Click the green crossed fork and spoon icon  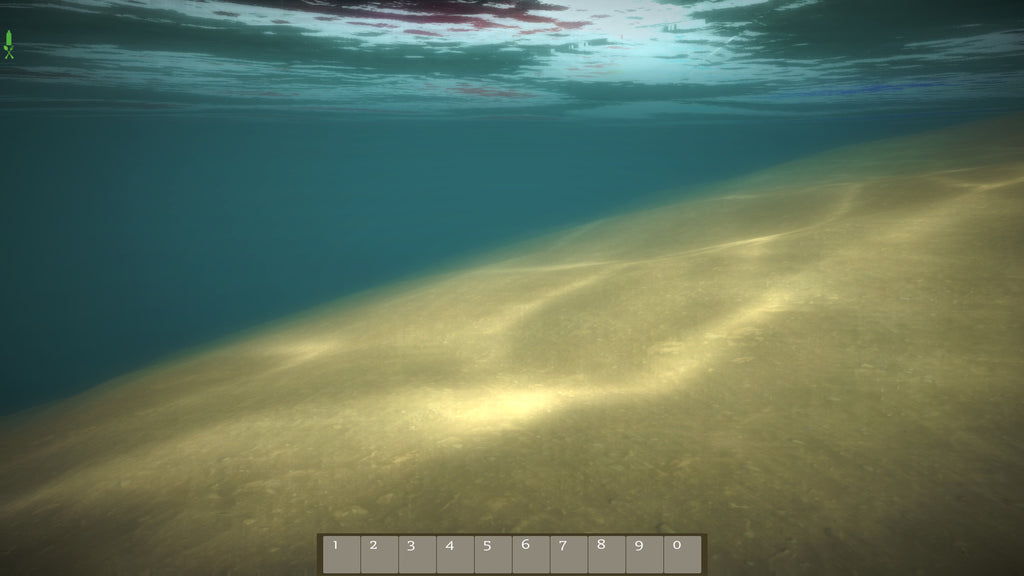9,52
